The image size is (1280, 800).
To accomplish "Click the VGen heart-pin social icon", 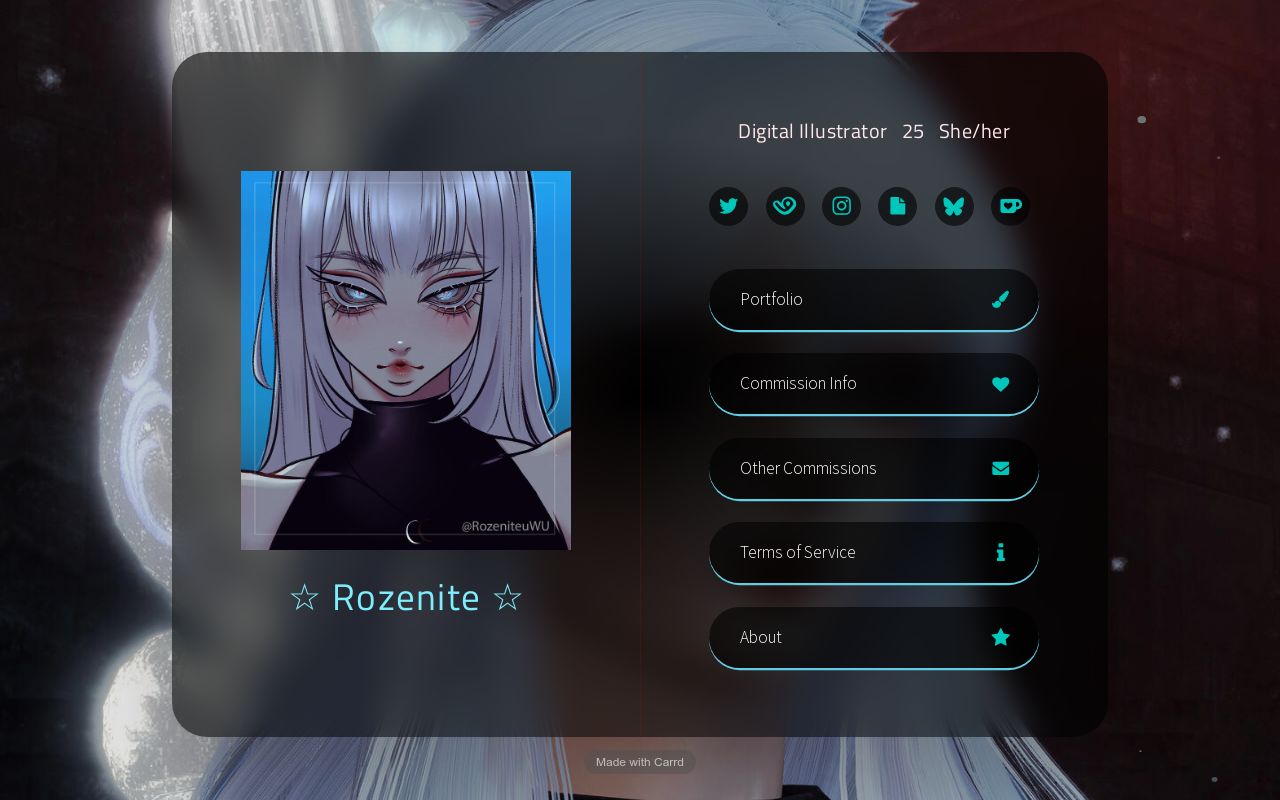I will point(785,206).
